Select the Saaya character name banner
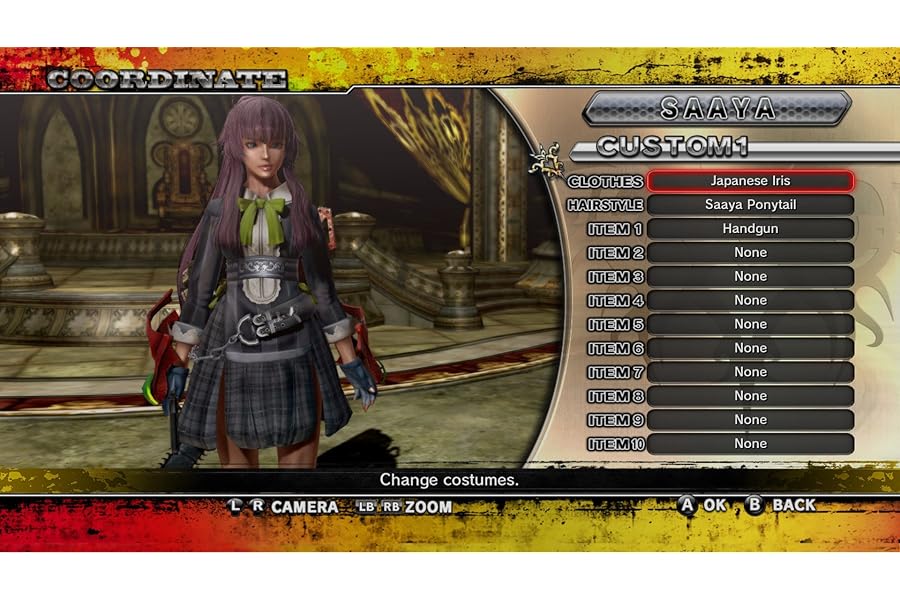 click(x=716, y=108)
